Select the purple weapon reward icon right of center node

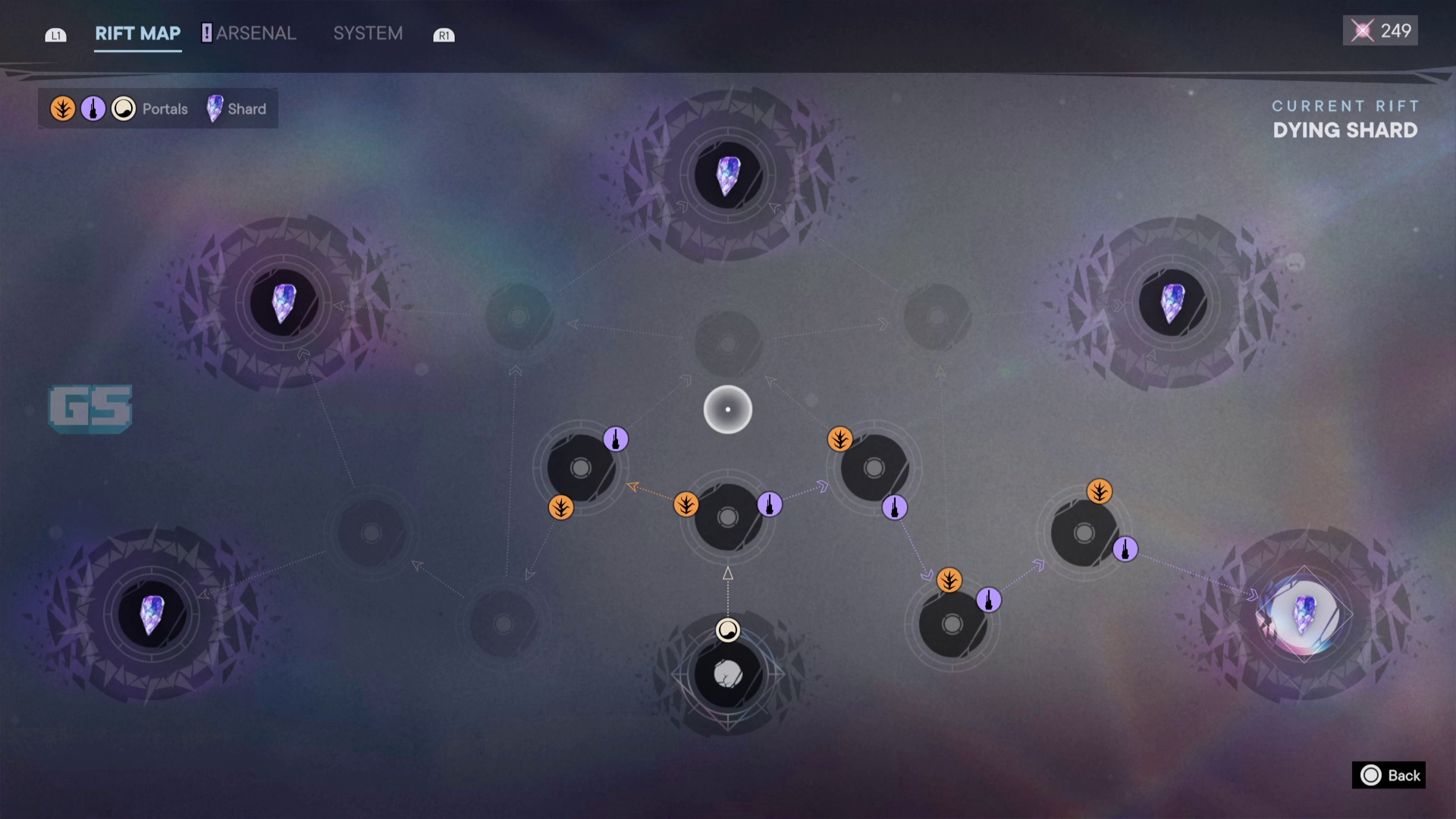pyautogui.click(x=768, y=504)
